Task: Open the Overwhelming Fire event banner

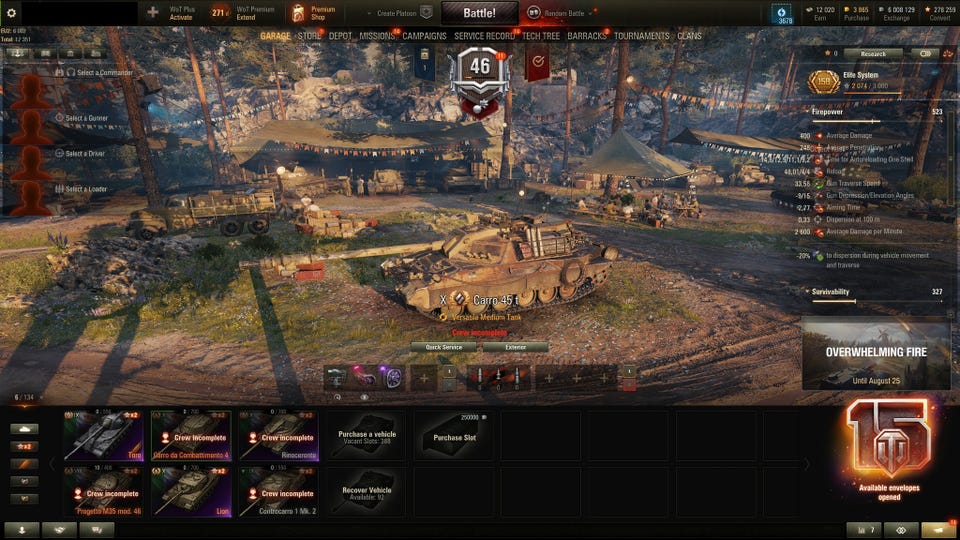Action: (875, 353)
